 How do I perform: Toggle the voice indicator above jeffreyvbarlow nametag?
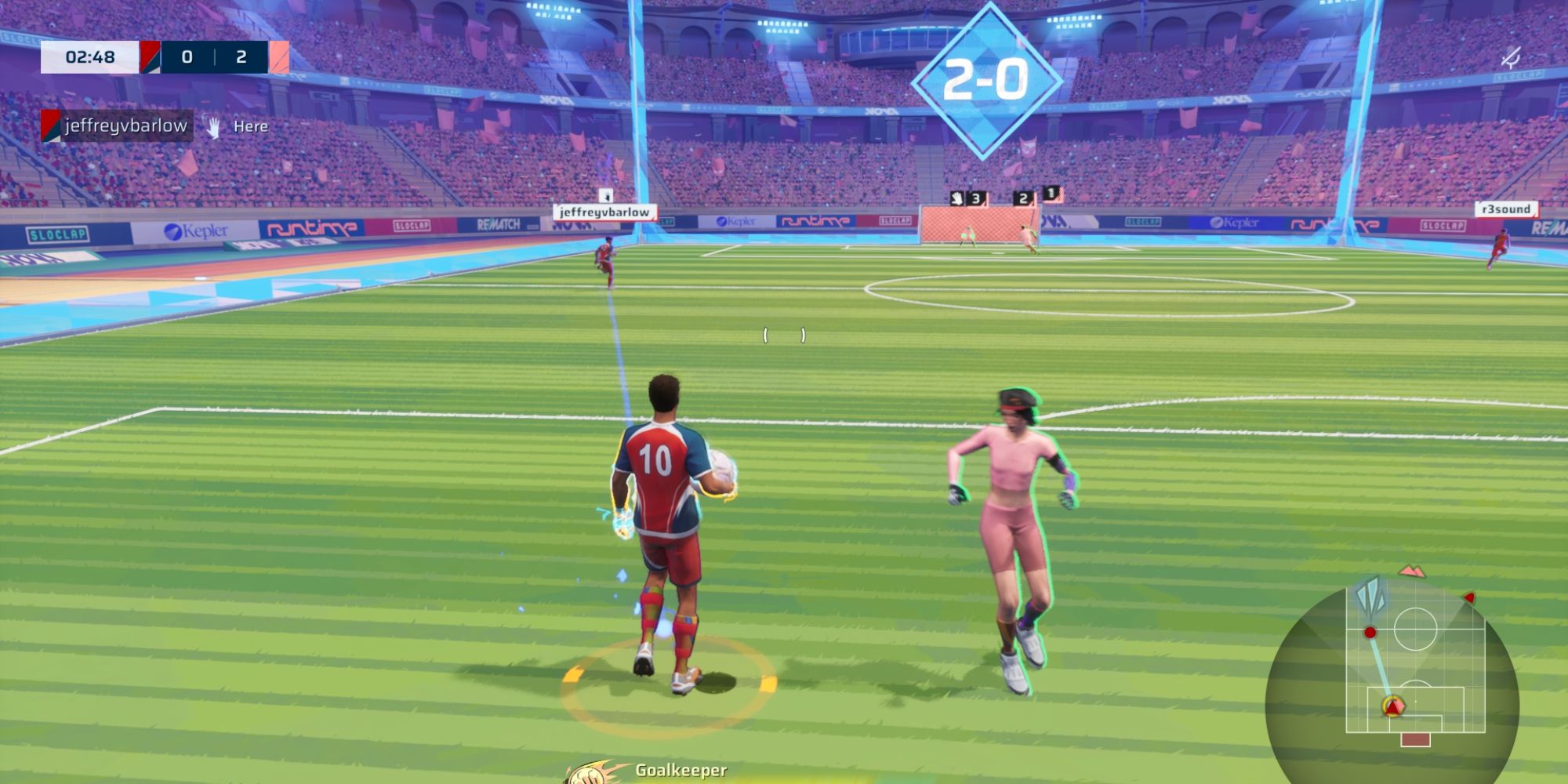tap(605, 198)
